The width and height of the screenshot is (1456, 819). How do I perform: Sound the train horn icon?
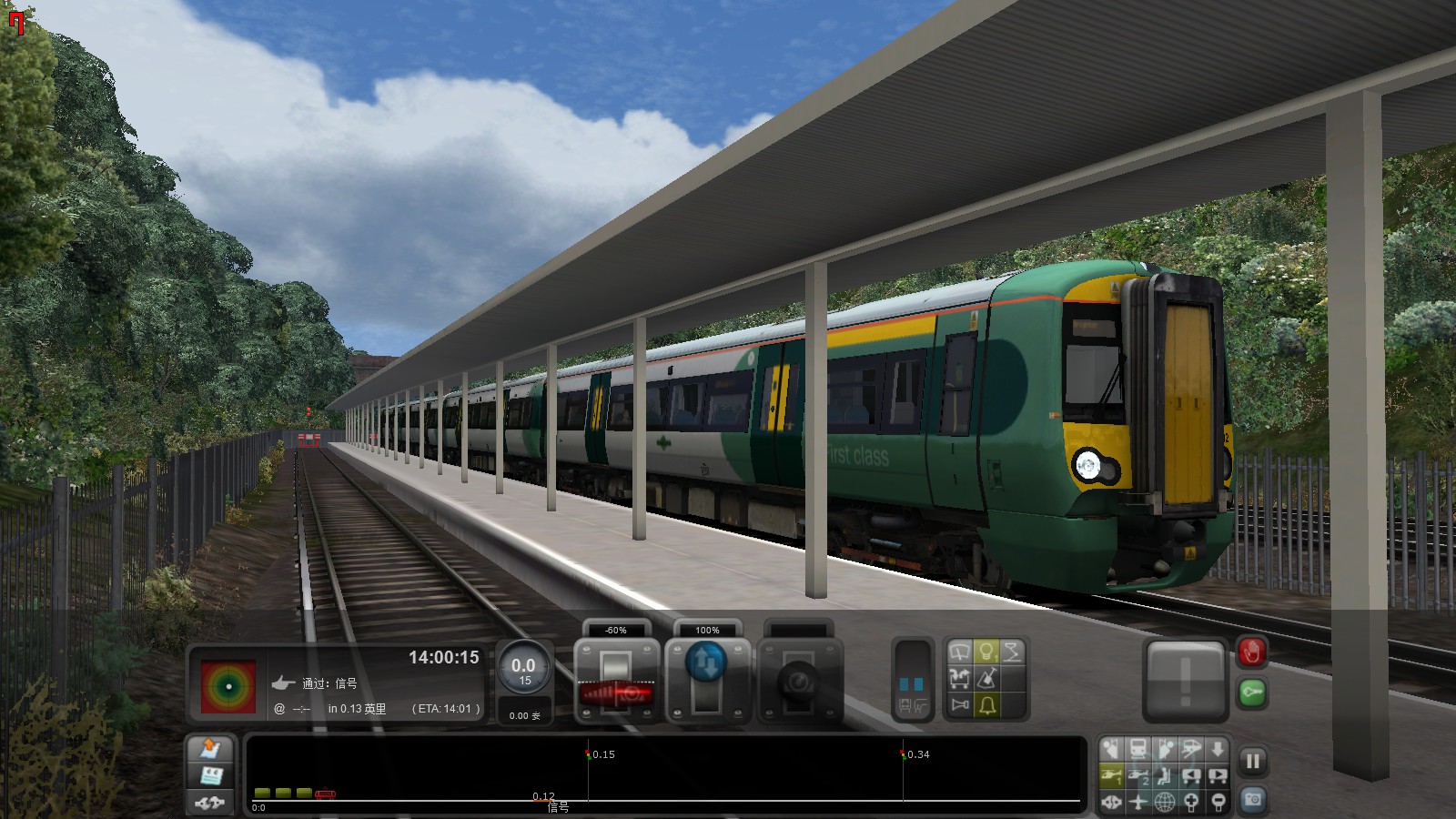[x=960, y=703]
